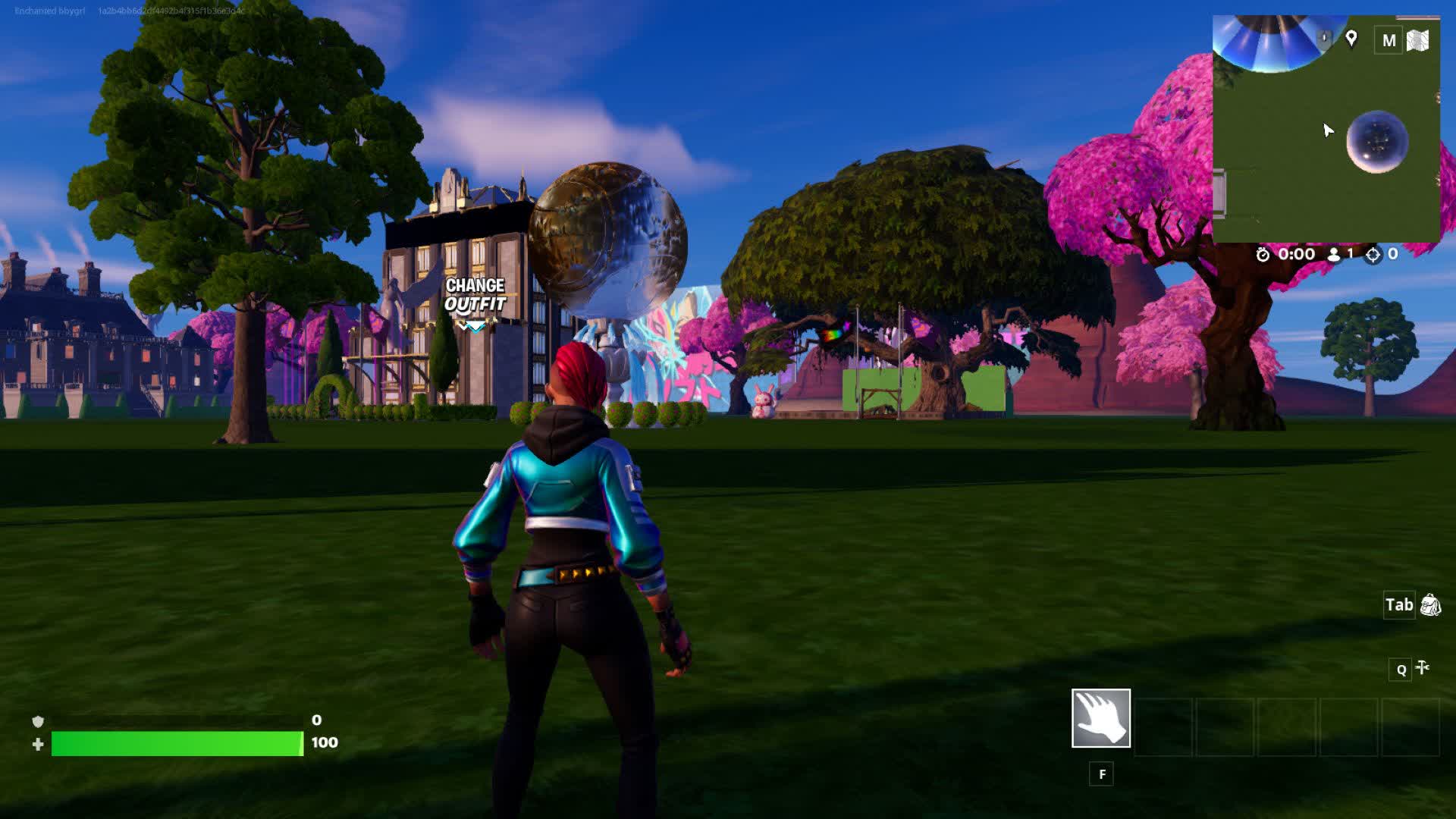The height and width of the screenshot is (819, 1456).
Task: Toggle the map using the M key button
Action: [x=1389, y=40]
